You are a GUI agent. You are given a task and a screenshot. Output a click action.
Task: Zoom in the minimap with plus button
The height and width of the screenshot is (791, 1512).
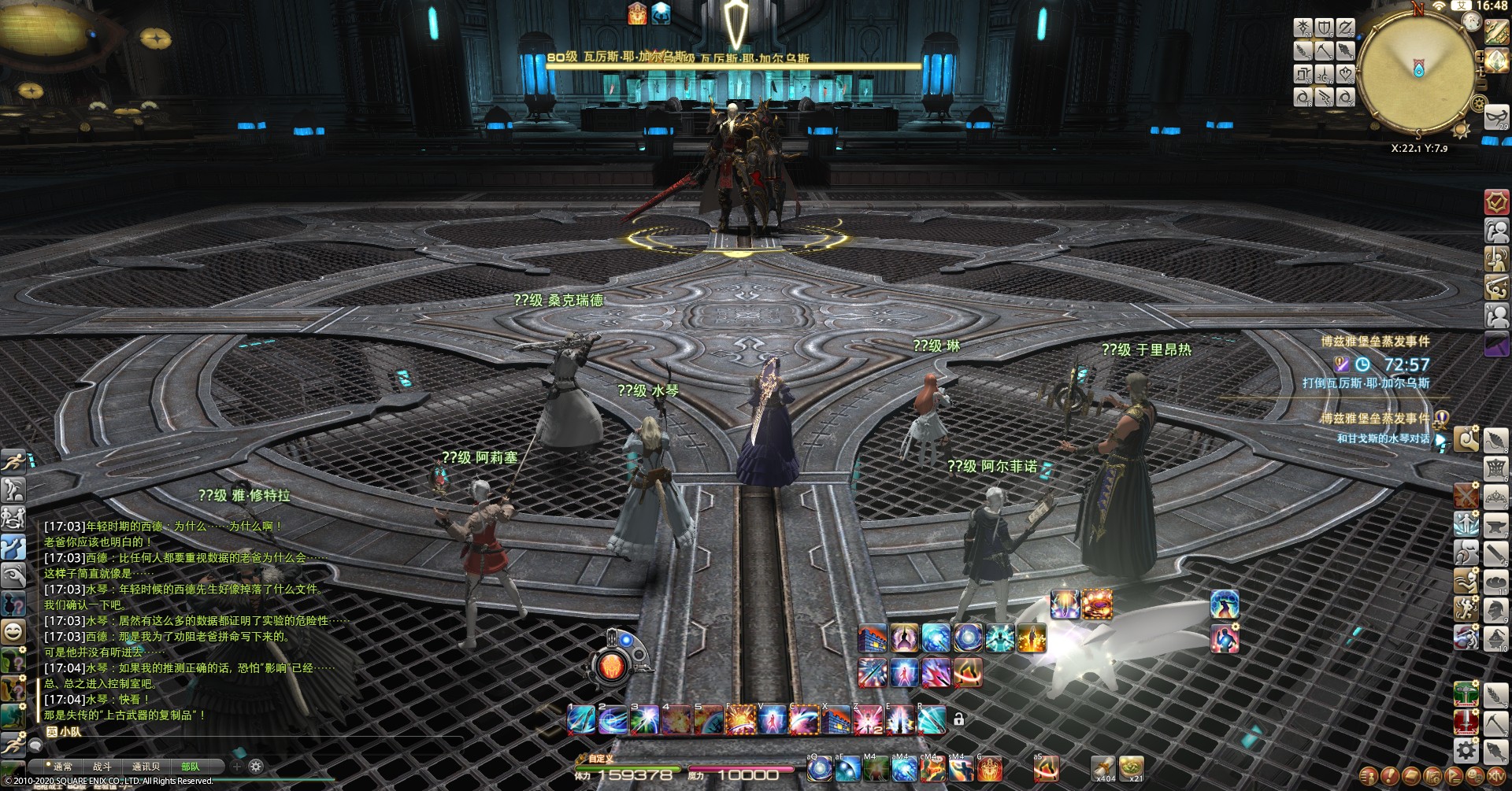pyautogui.click(x=1480, y=57)
